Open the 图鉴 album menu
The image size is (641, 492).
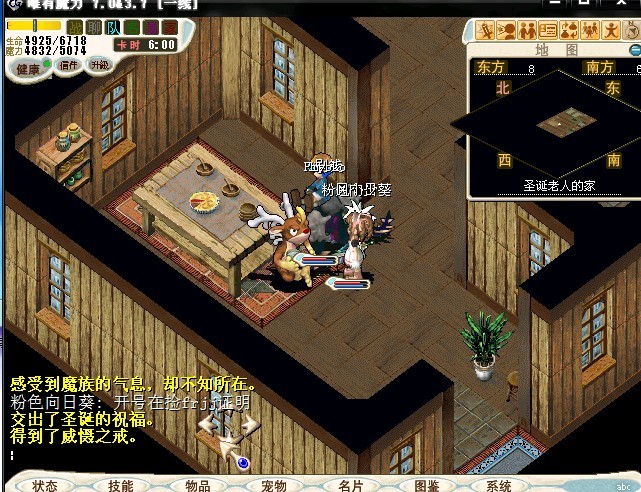[x=427, y=485]
